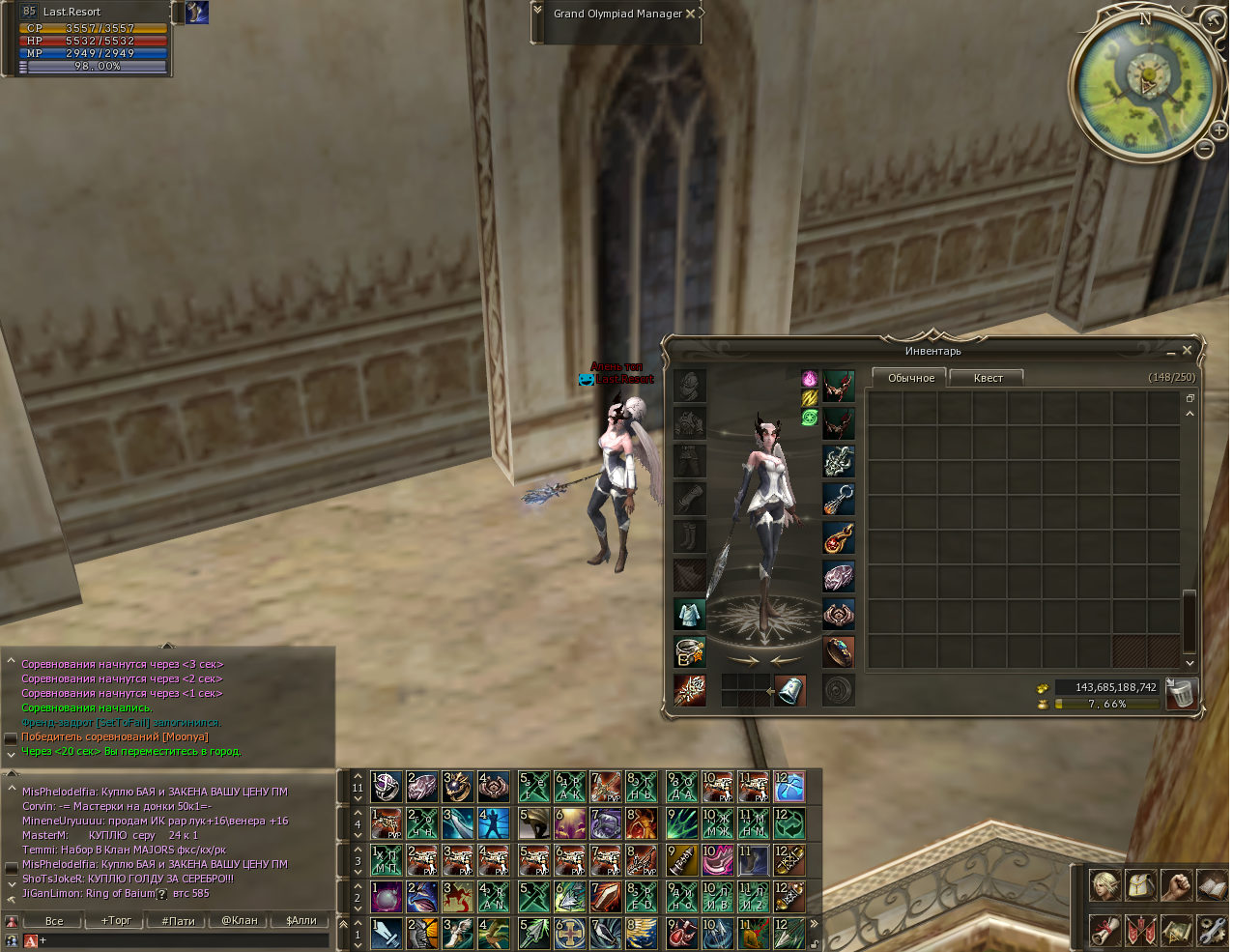Select the Обычное inventory tab
This screenshot has height=952, width=1233.
(x=910, y=378)
